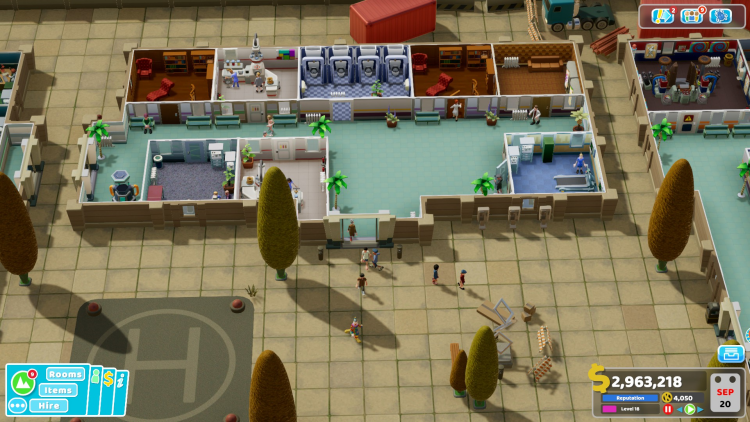Viewport: 750px width, 422px height.
Task: Click the September 20 calendar
Action: 726,393
